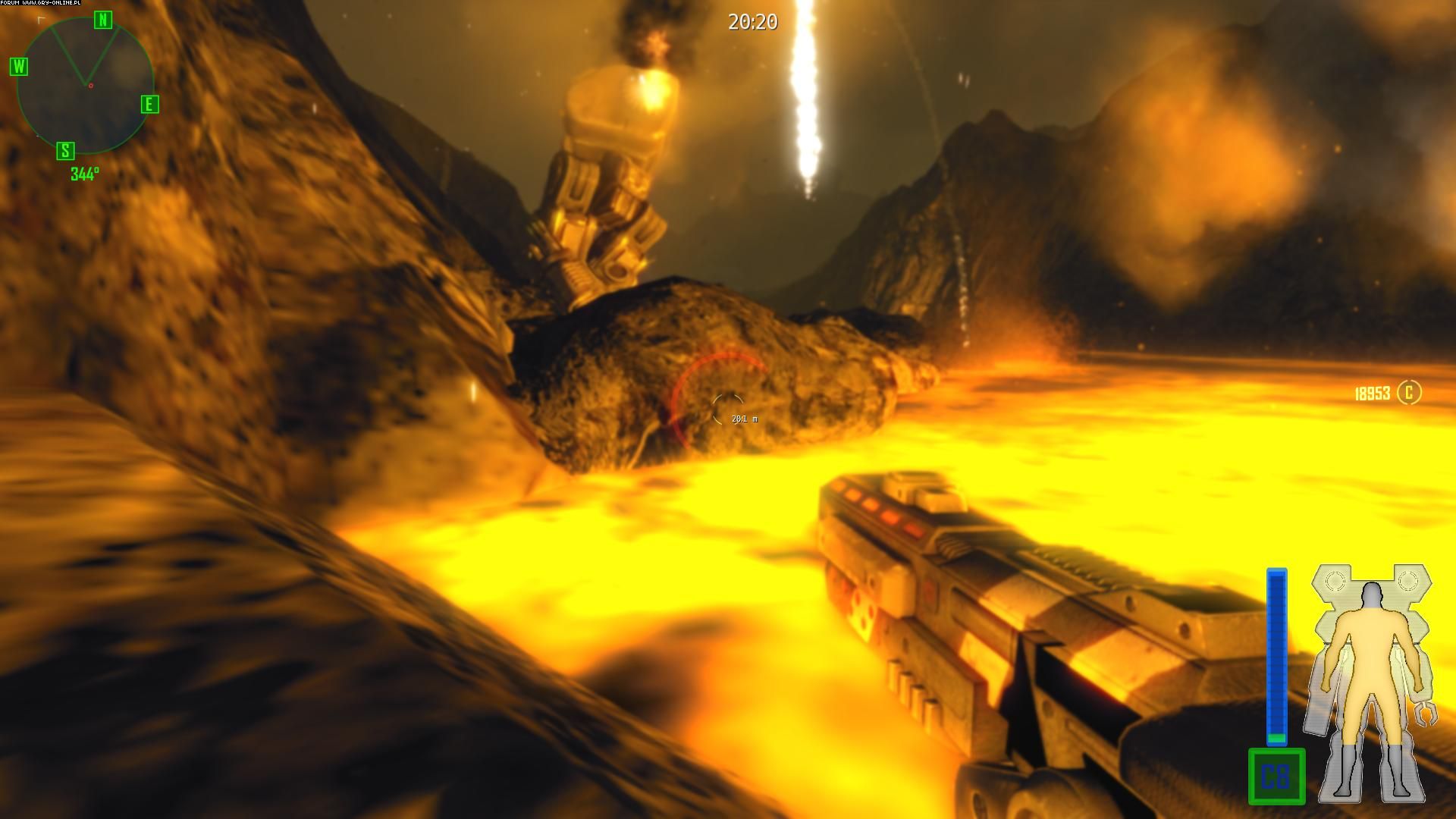1456x819 pixels.
Task: Select the N compass marker
Action: pyautogui.click(x=103, y=20)
